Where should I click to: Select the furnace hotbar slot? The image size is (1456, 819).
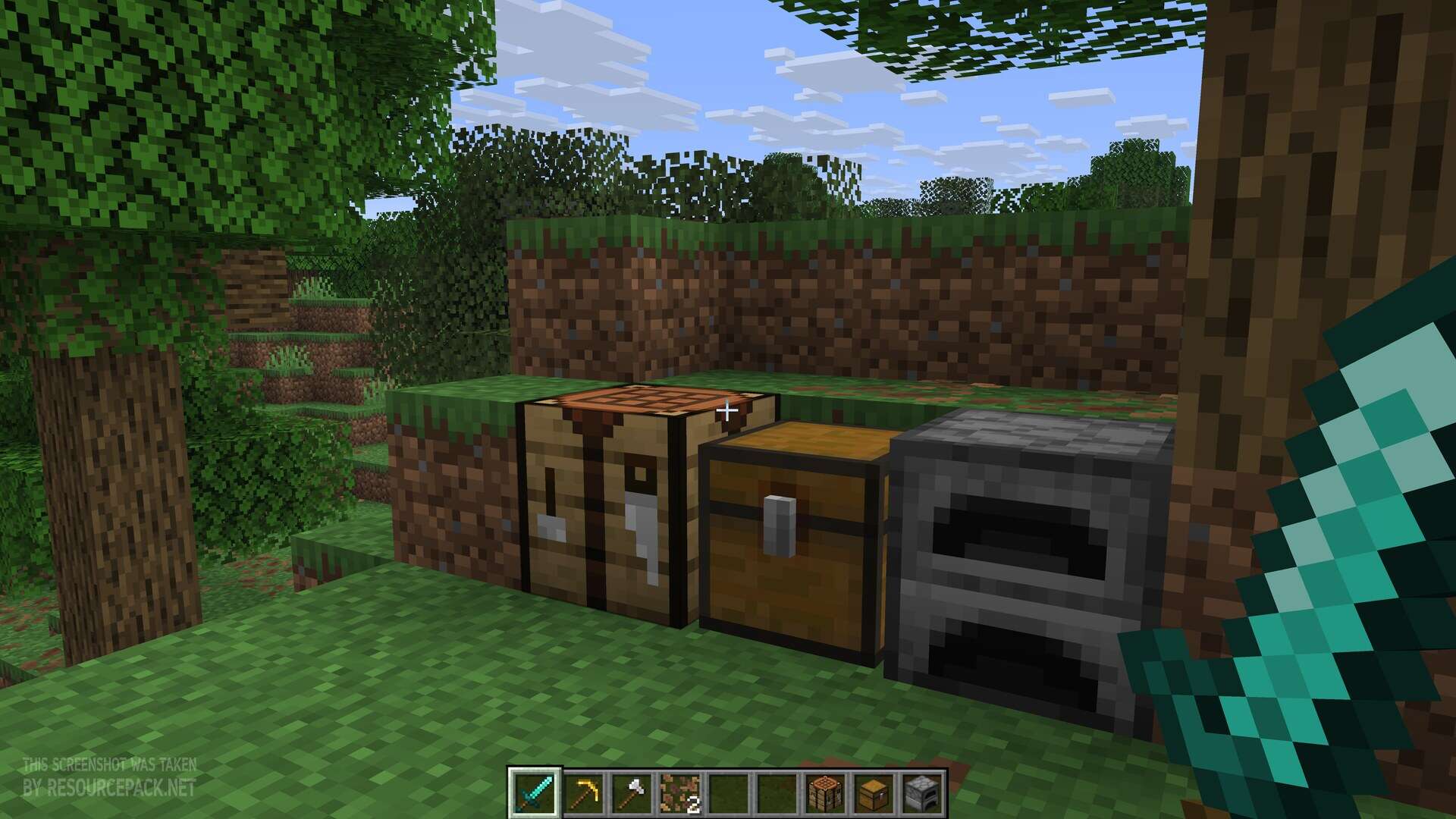922,793
